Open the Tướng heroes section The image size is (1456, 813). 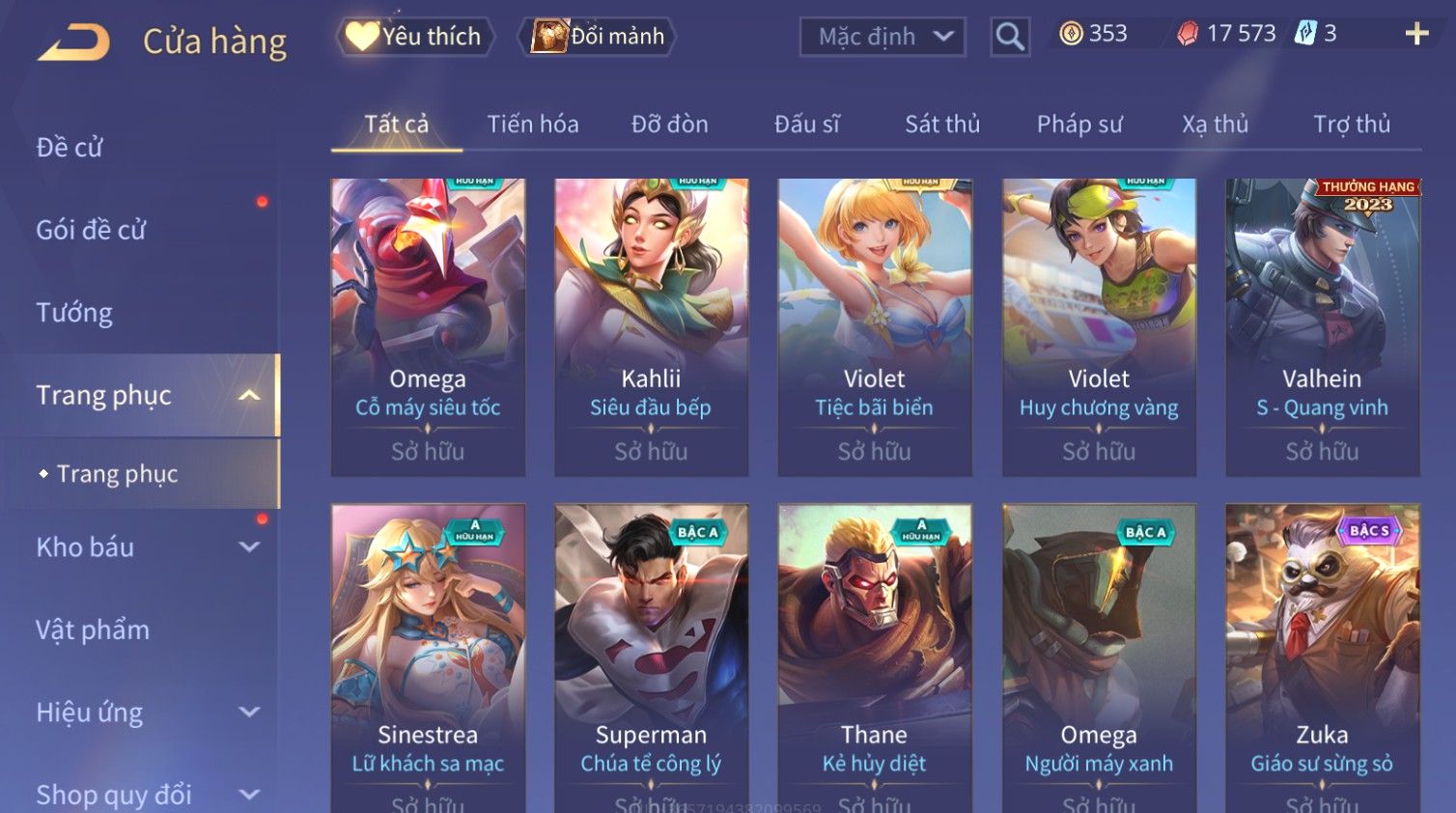(74, 313)
